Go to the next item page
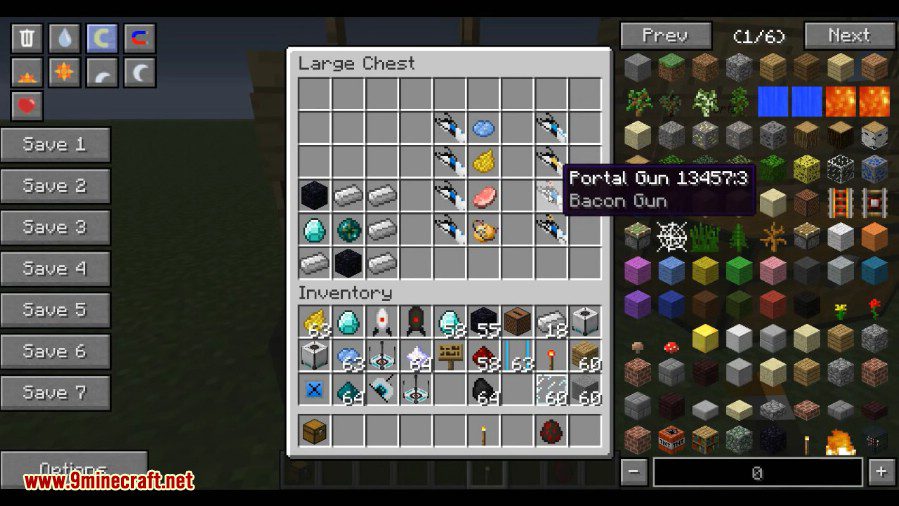This screenshot has height=506, width=899. point(848,36)
